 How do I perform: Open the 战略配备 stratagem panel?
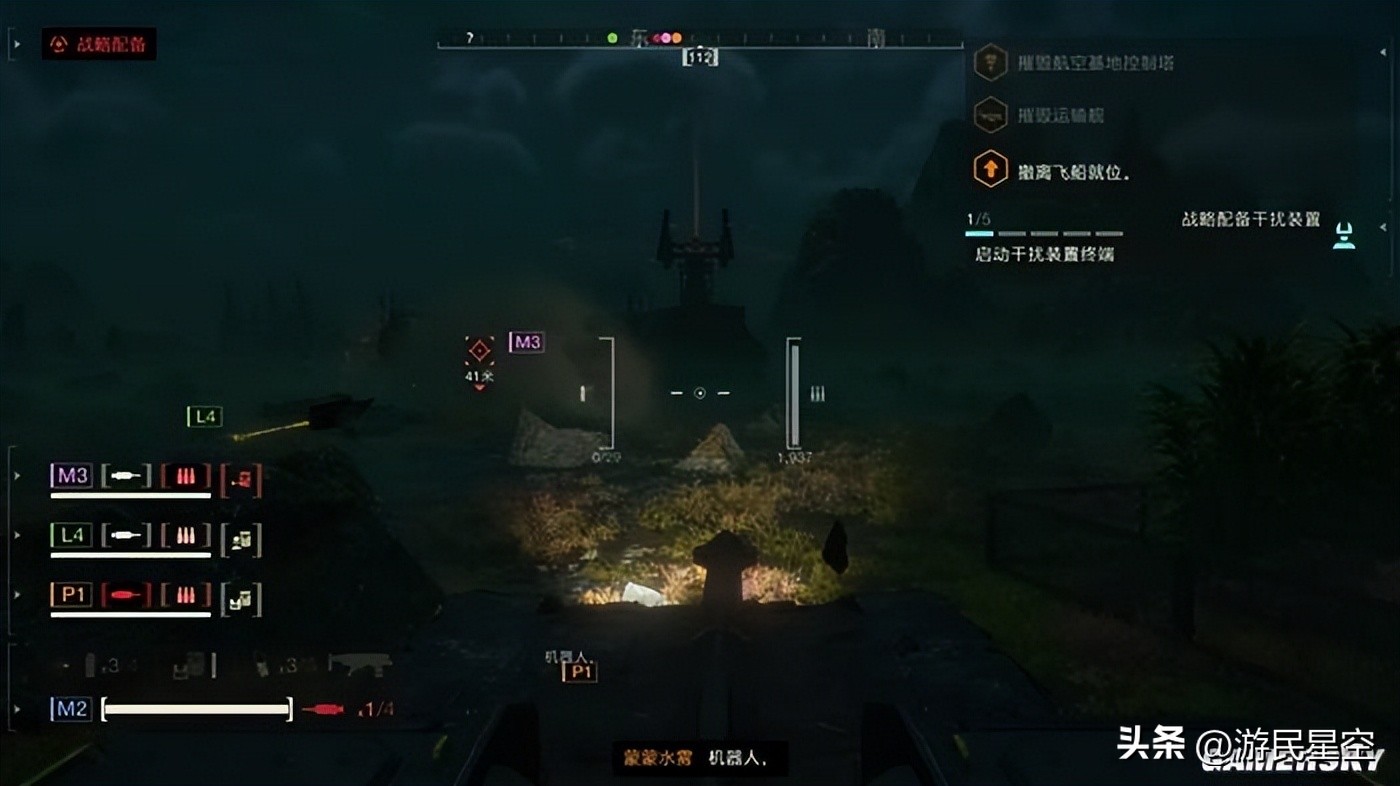click(99, 44)
